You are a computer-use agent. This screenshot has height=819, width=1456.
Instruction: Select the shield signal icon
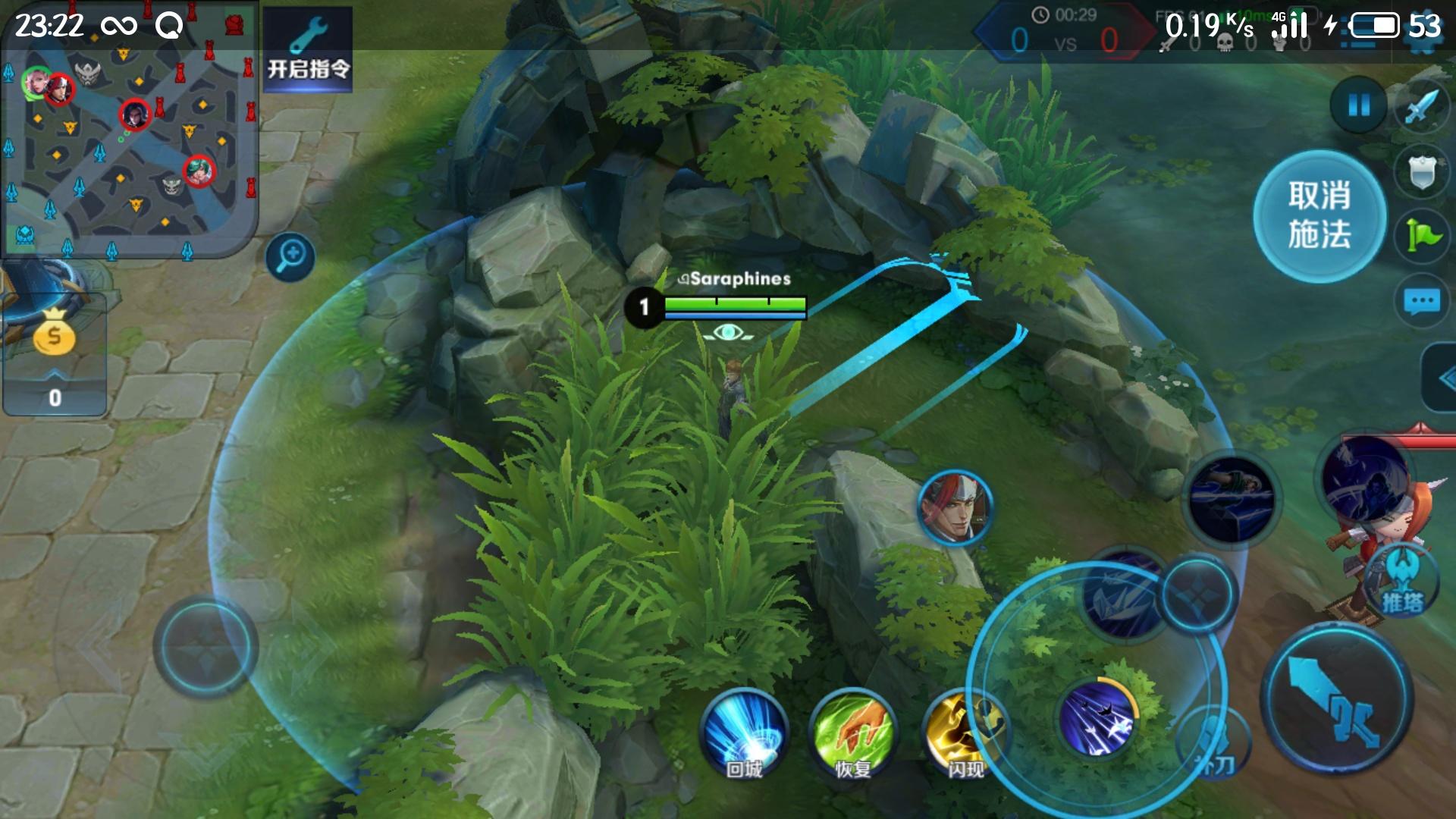[1422, 171]
